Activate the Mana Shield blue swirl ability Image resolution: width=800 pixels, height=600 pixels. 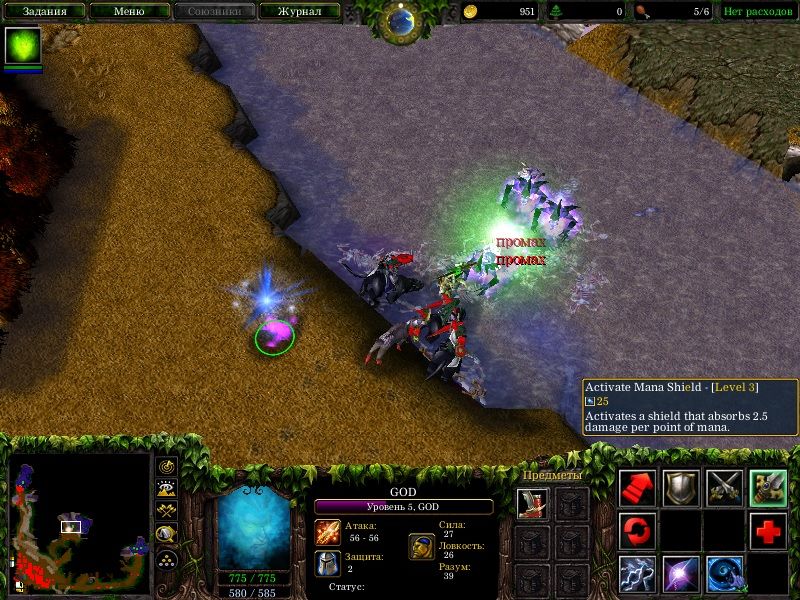click(x=725, y=573)
